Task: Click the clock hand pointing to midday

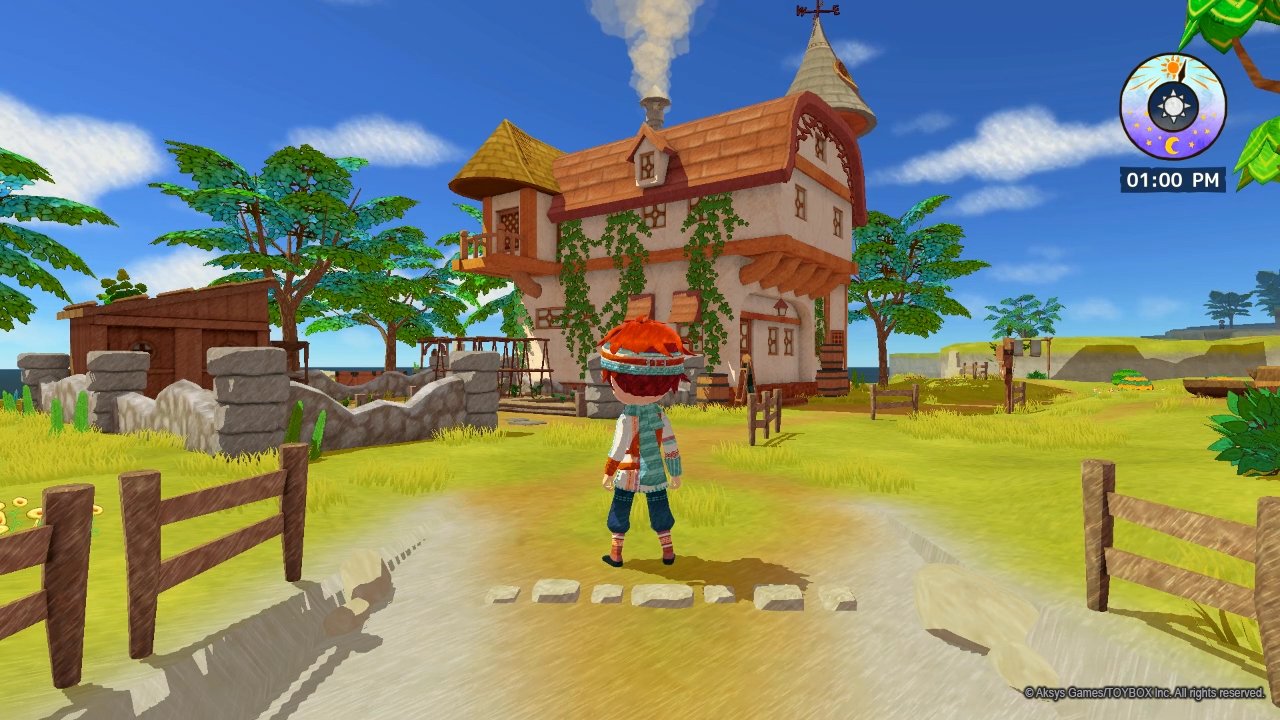Action: tap(1182, 72)
